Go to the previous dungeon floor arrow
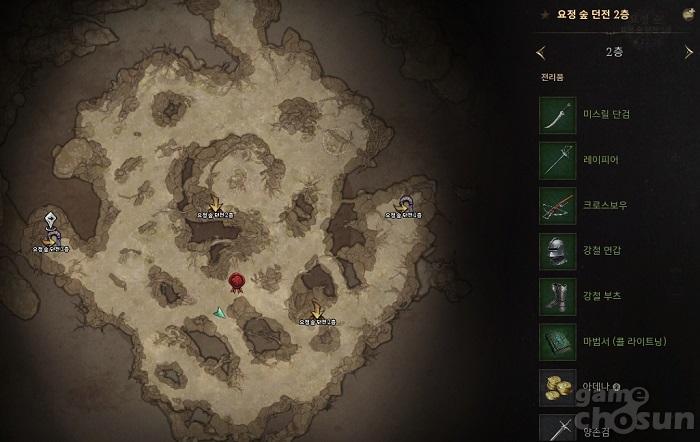 pos(541,50)
